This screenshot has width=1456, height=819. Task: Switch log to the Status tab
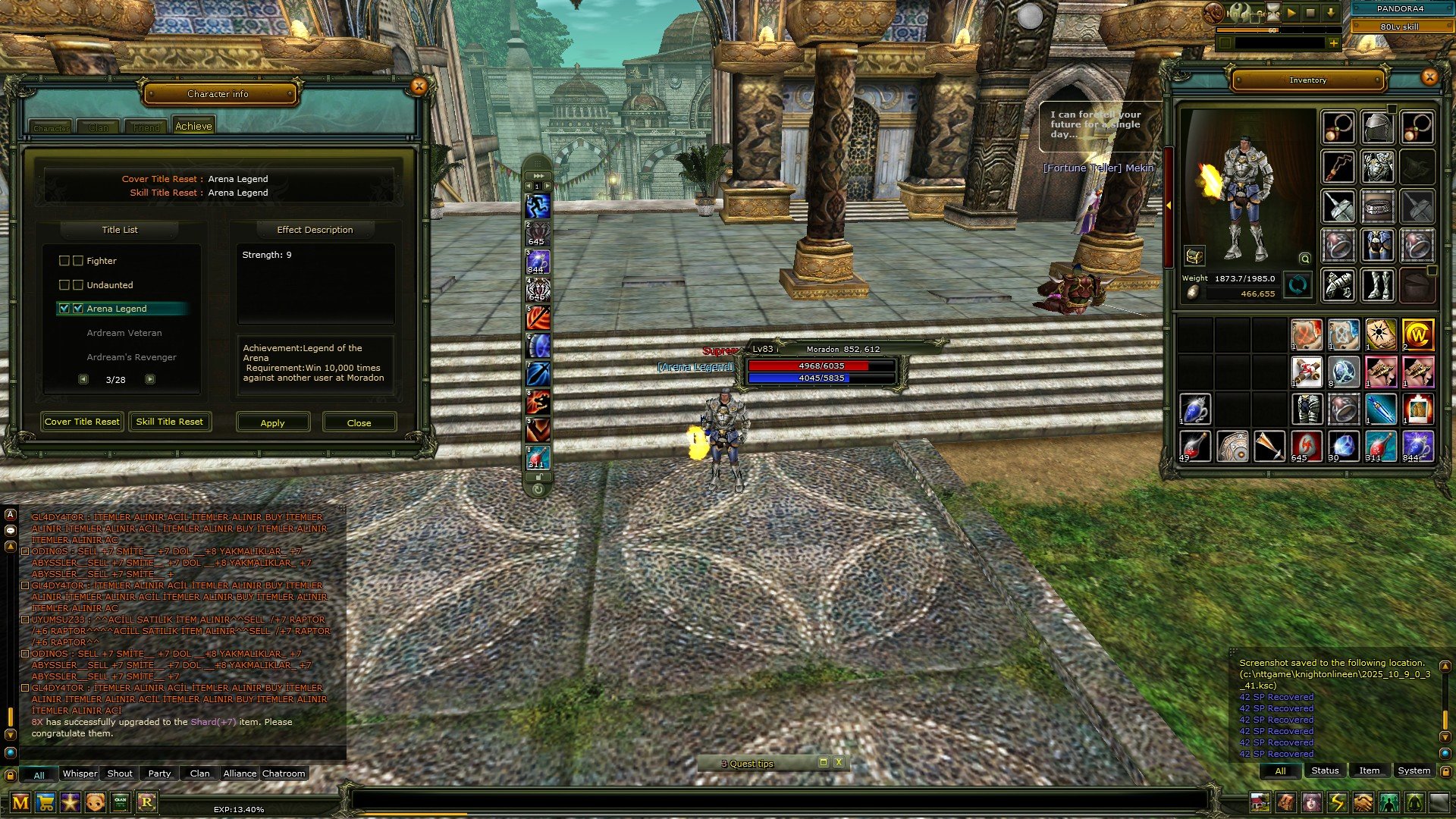(1325, 770)
